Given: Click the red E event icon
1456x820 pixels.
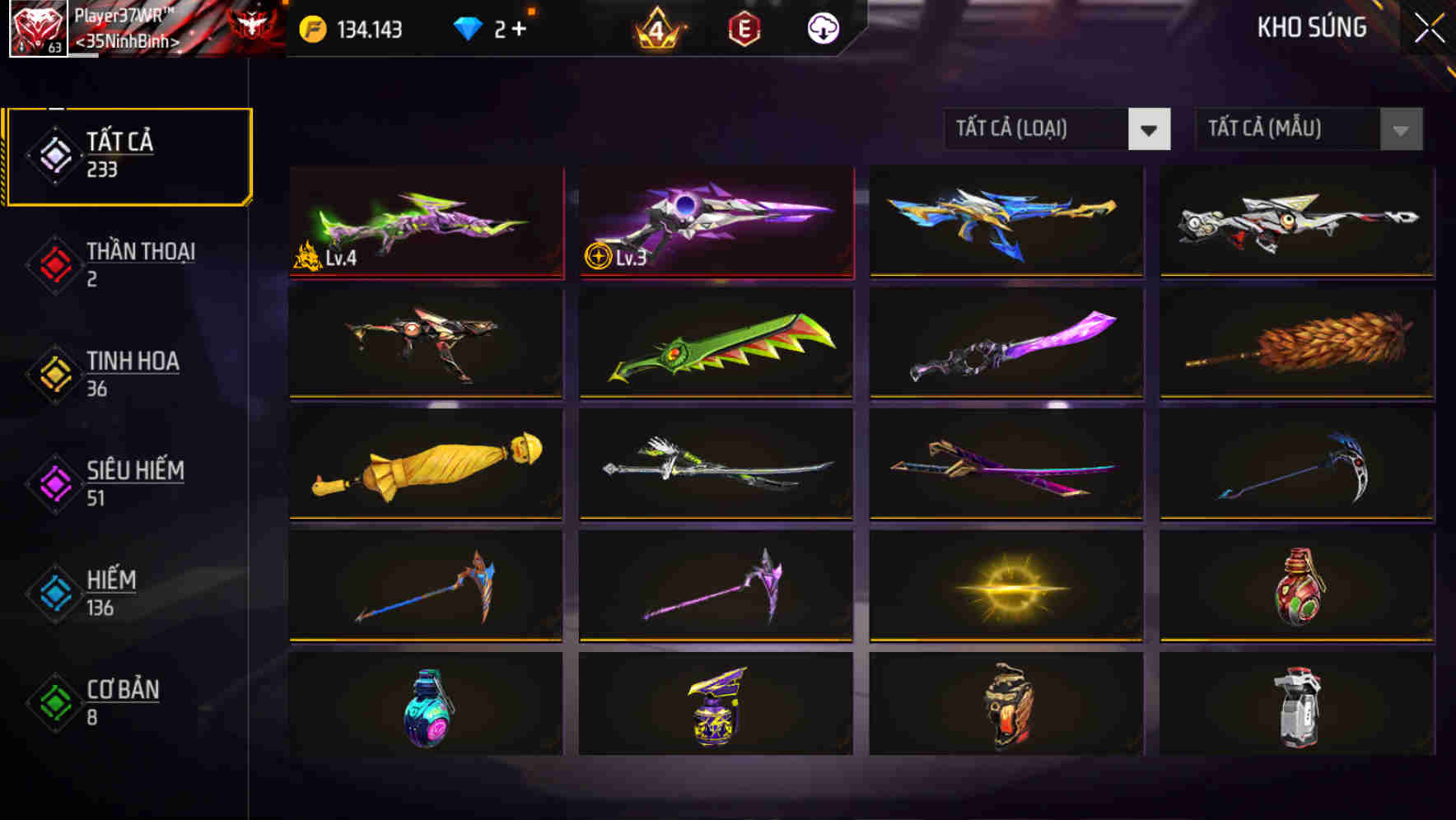Looking at the screenshot, I should [745, 27].
